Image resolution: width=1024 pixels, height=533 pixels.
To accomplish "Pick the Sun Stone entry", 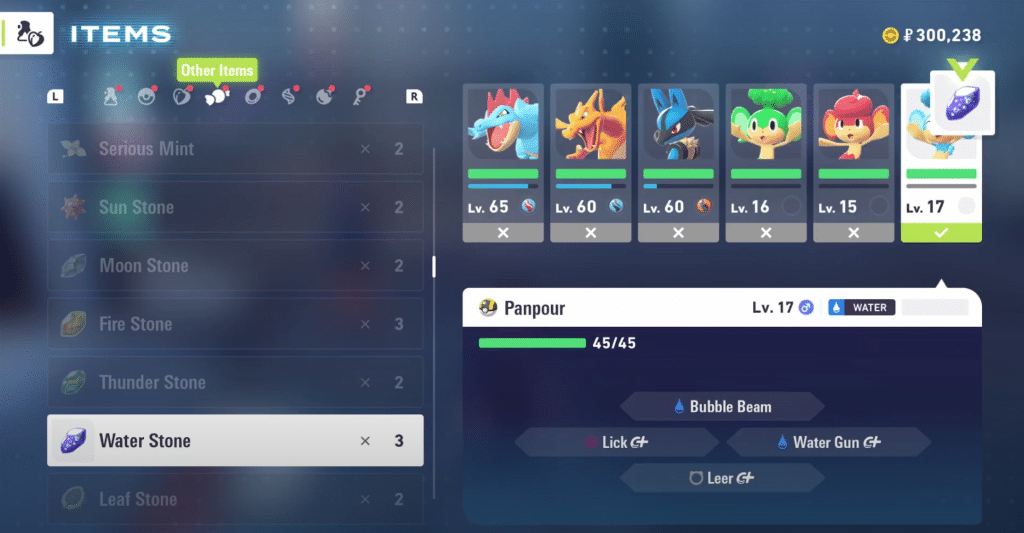I will tap(235, 207).
